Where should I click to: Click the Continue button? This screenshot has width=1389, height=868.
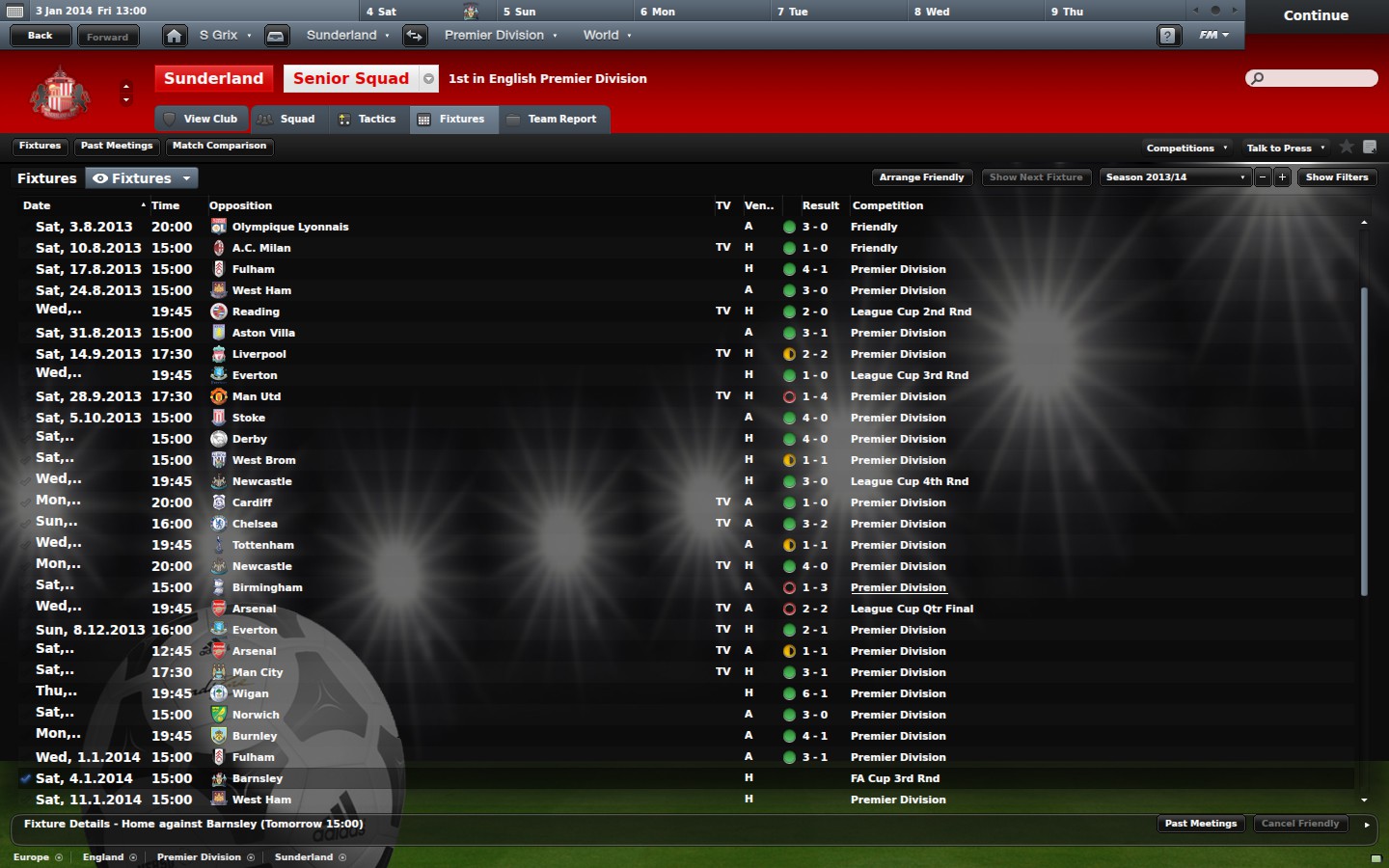(x=1316, y=15)
